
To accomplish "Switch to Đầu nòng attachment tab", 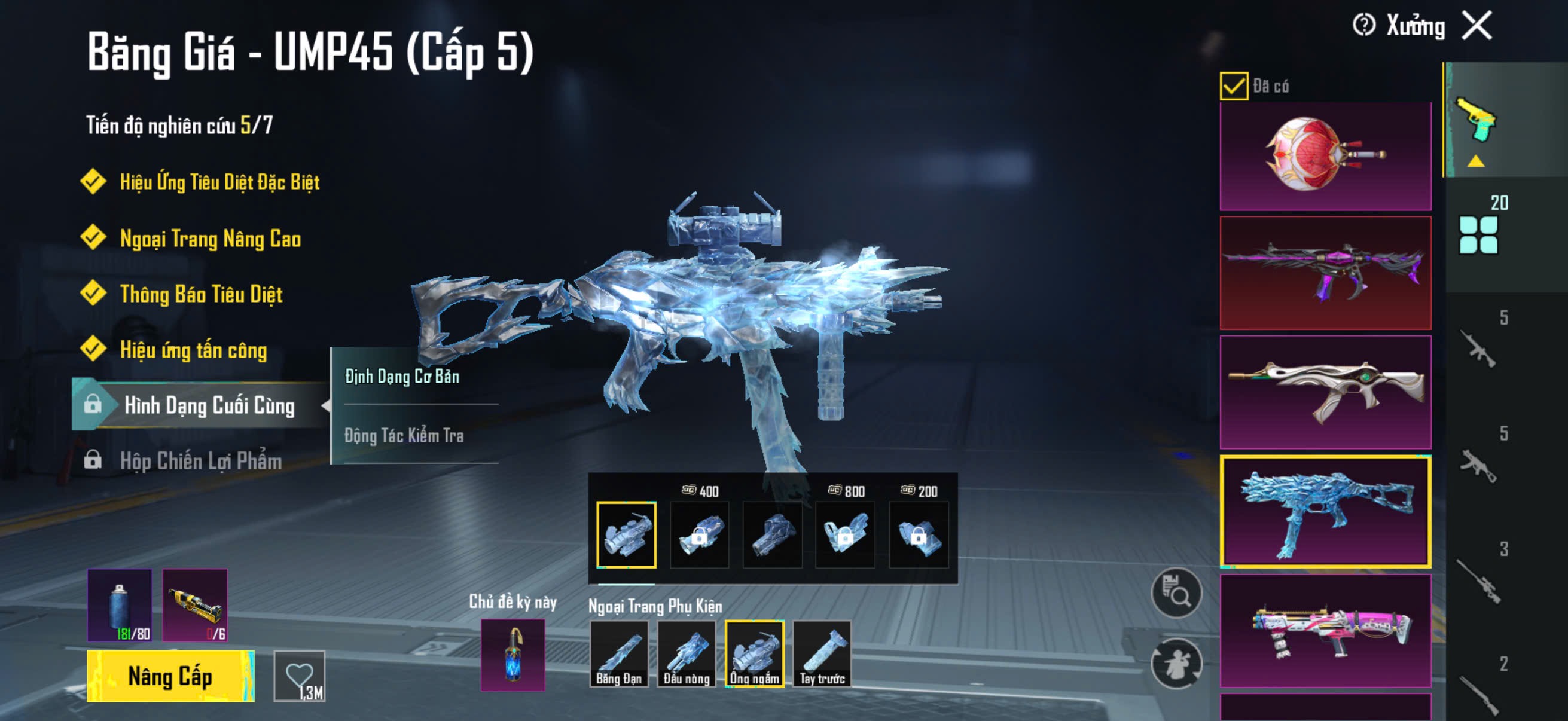I will coord(687,654).
